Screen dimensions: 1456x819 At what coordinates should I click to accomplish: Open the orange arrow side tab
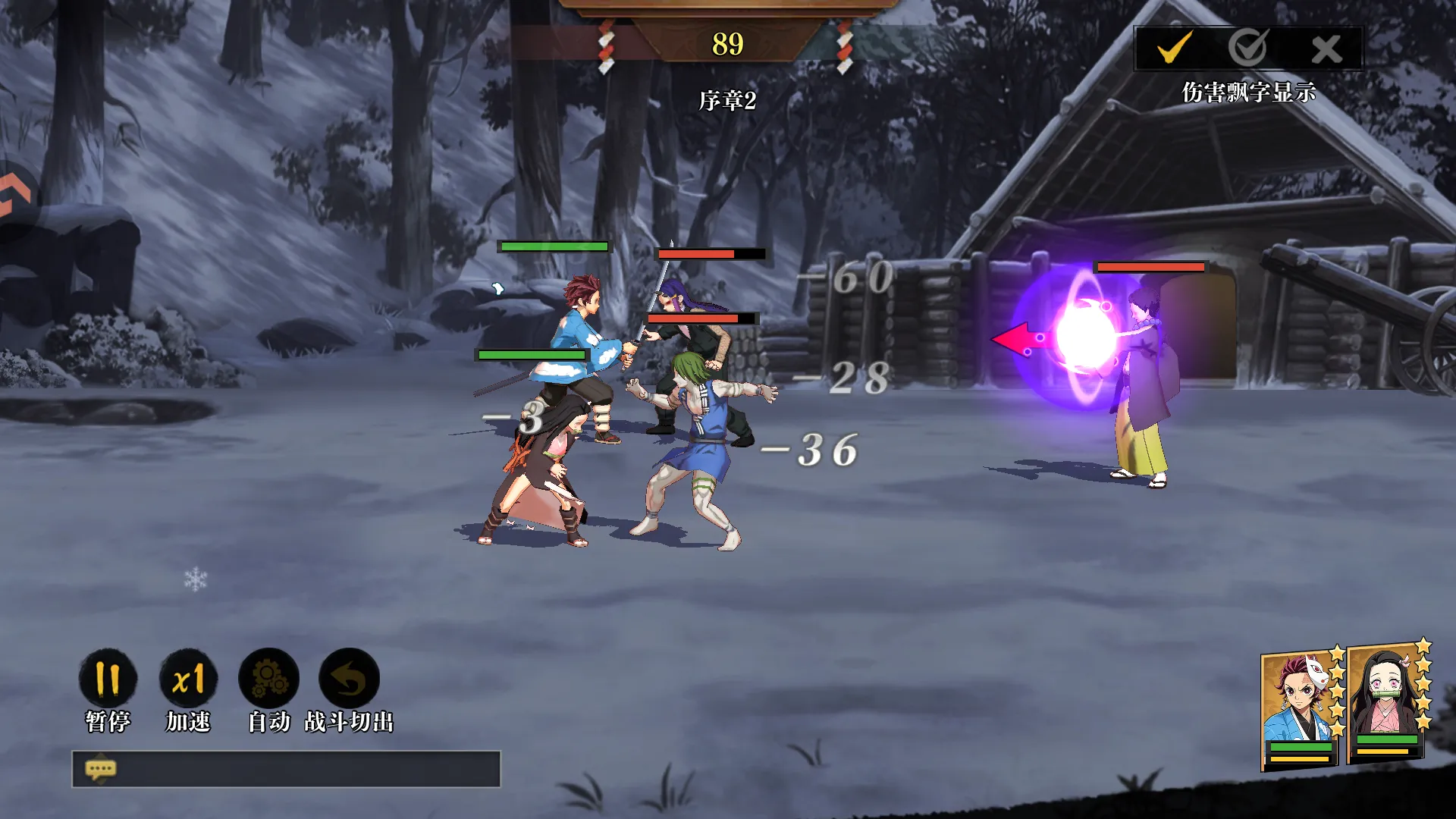click(15, 197)
